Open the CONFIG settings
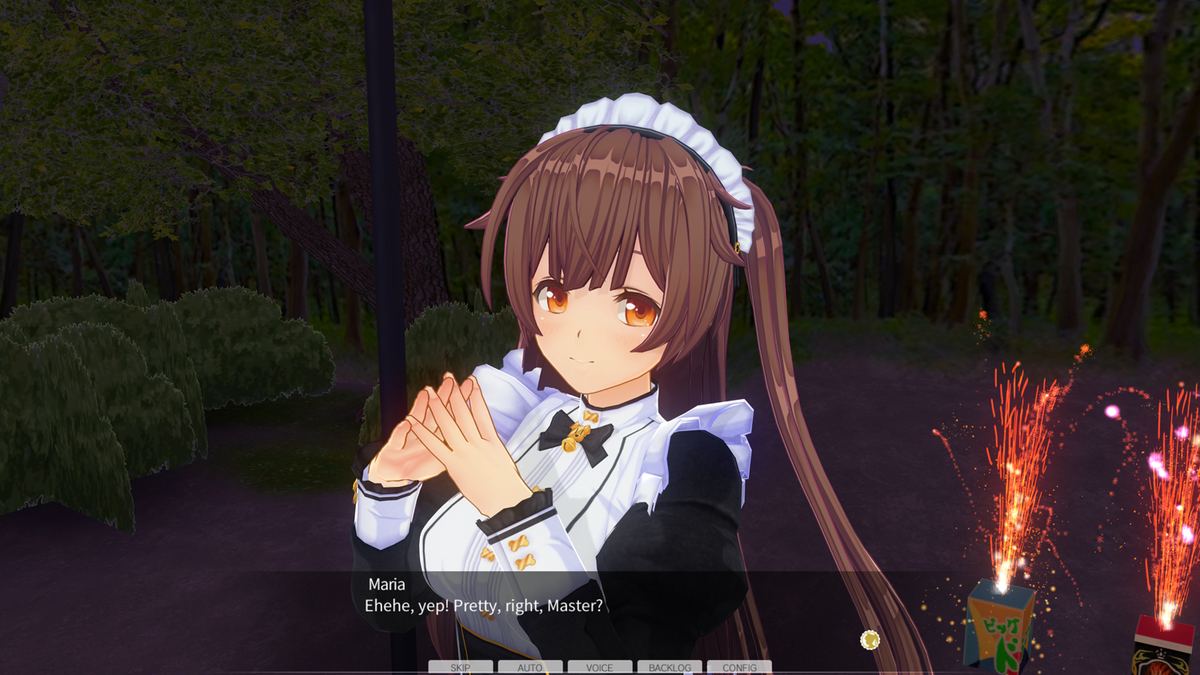Viewport: 1200px width, 675px height. pos(739,667)
